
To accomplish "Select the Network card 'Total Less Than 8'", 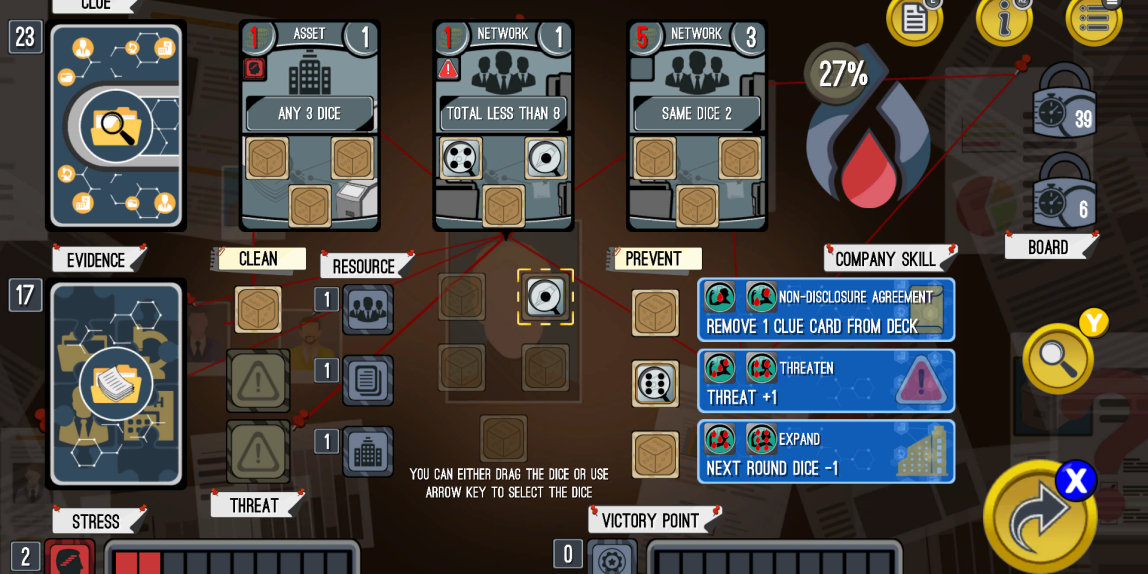I will 503,125.
